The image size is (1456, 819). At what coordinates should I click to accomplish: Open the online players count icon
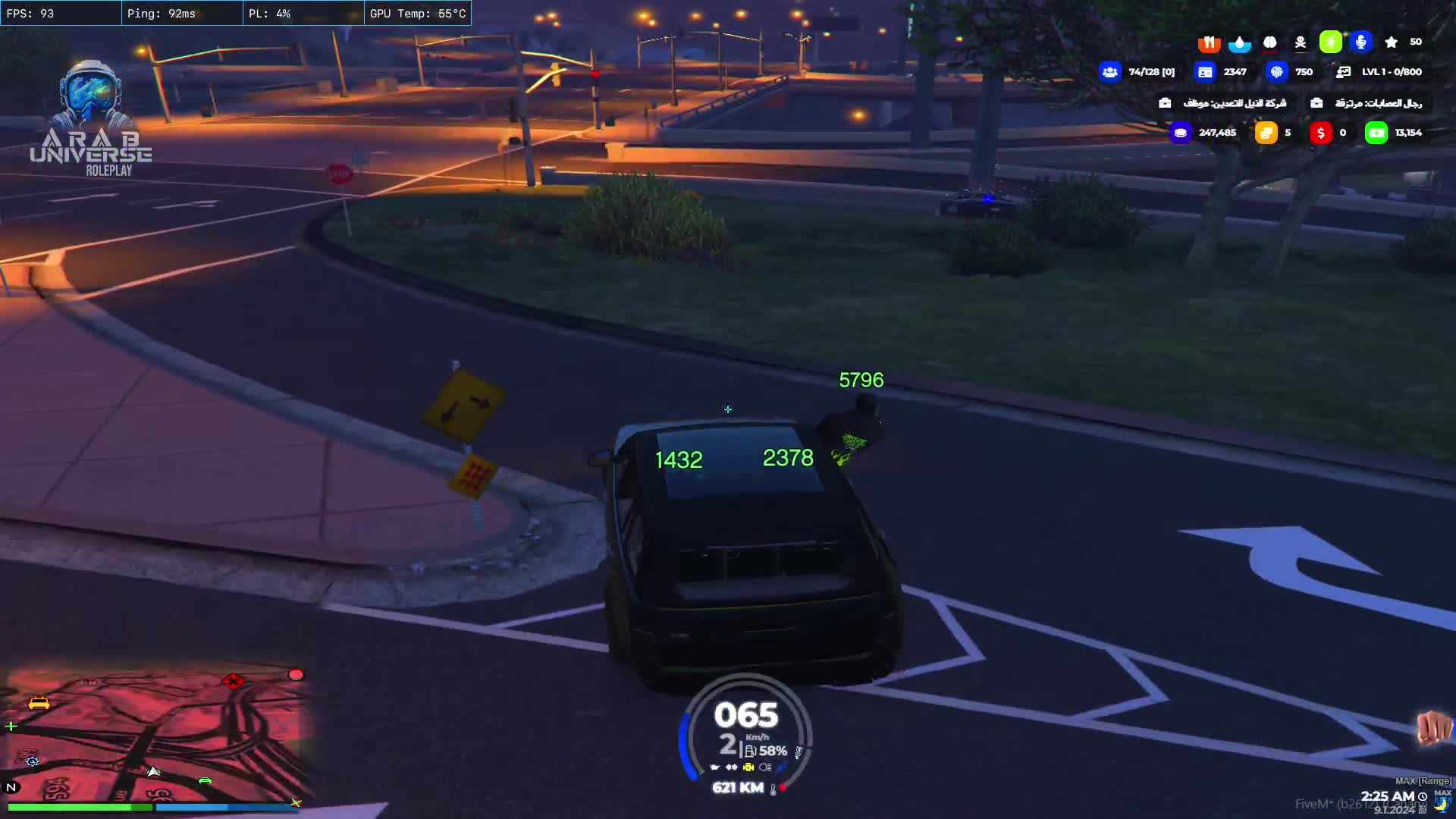(1110, 72)
